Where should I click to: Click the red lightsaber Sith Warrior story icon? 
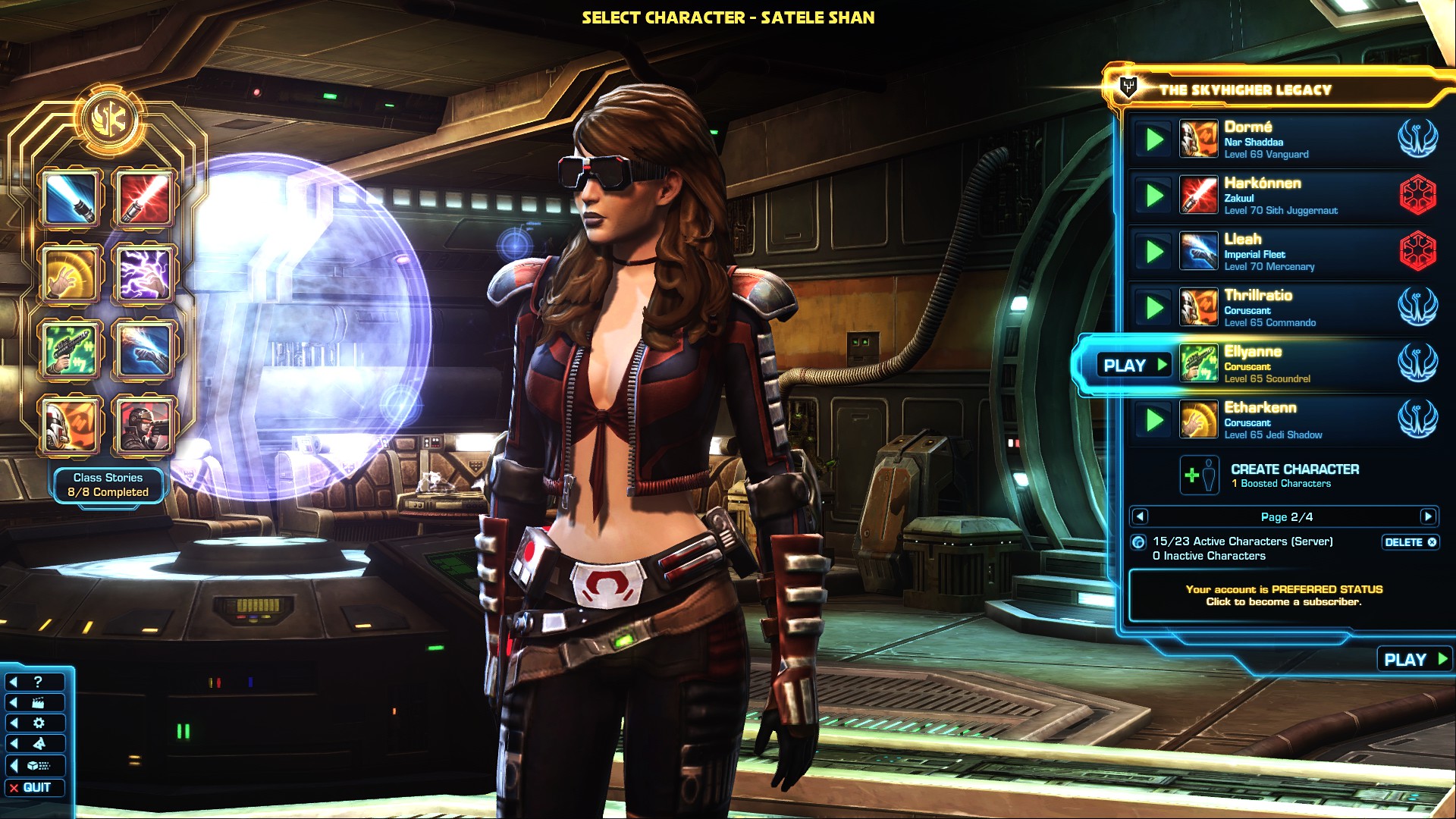[143, 199]
